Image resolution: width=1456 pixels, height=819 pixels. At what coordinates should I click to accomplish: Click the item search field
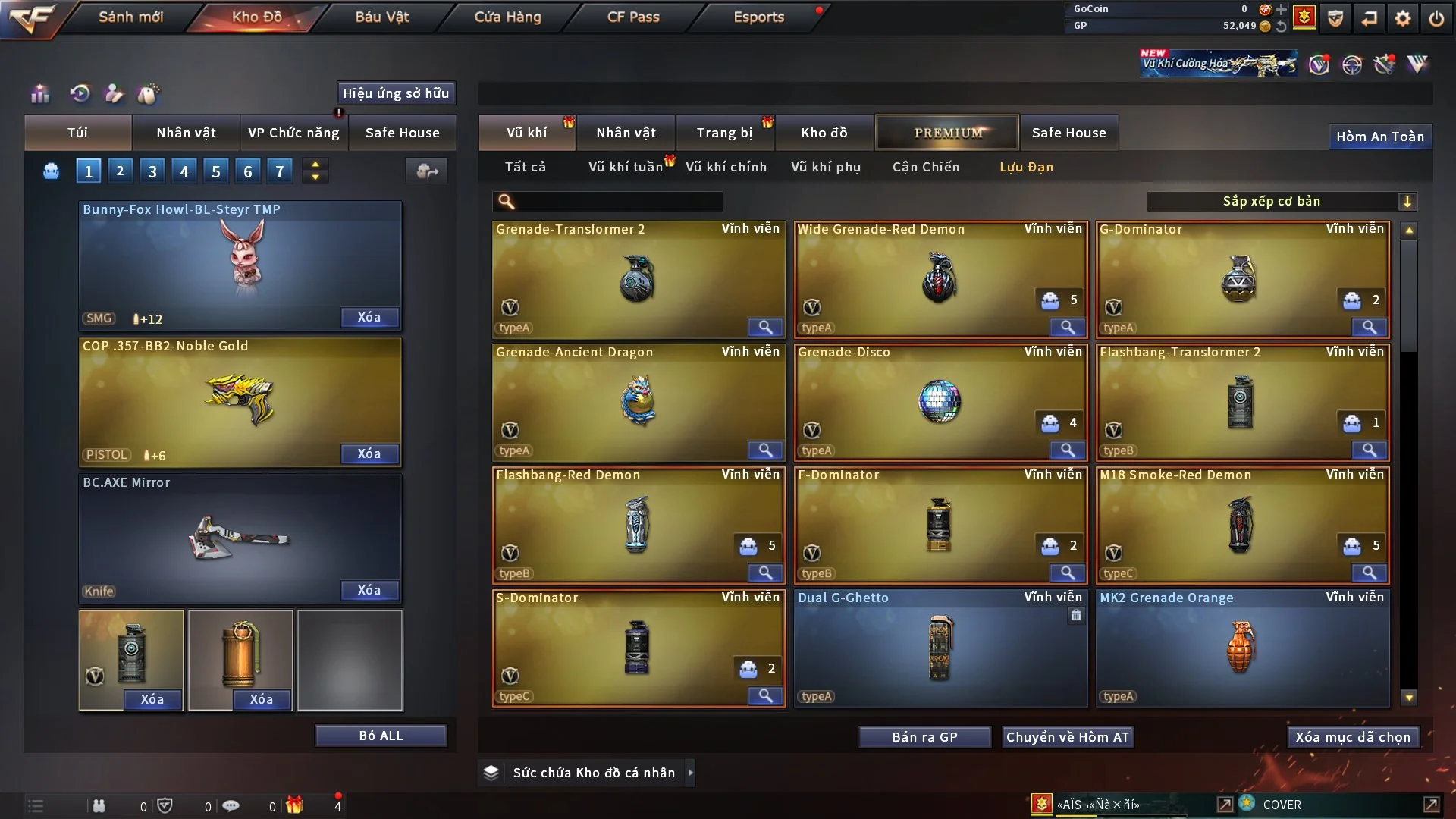[618, 202]
